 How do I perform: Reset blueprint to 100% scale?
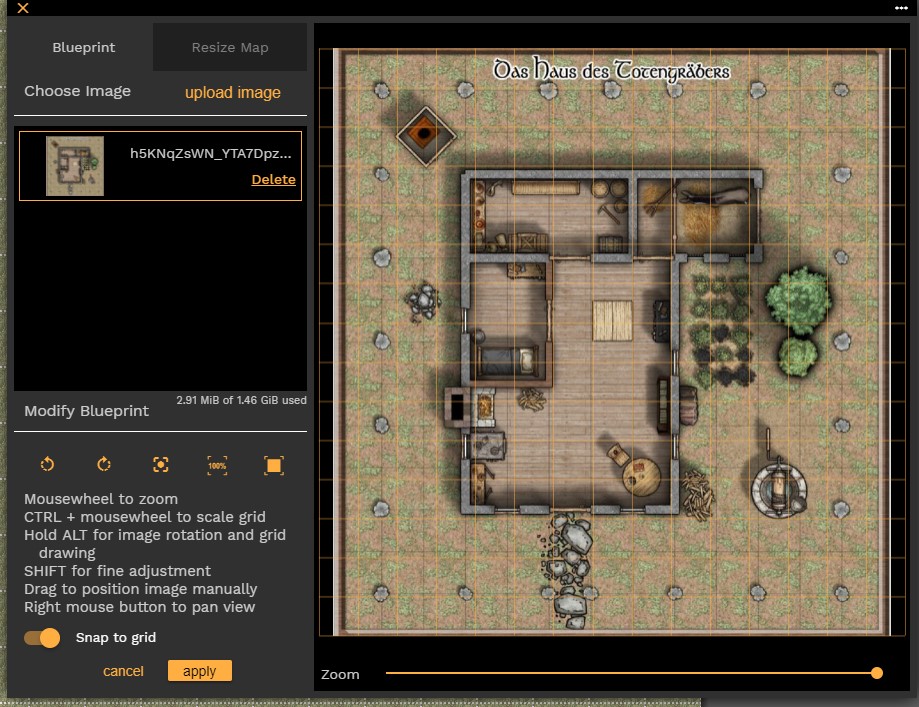click(217, 464)
